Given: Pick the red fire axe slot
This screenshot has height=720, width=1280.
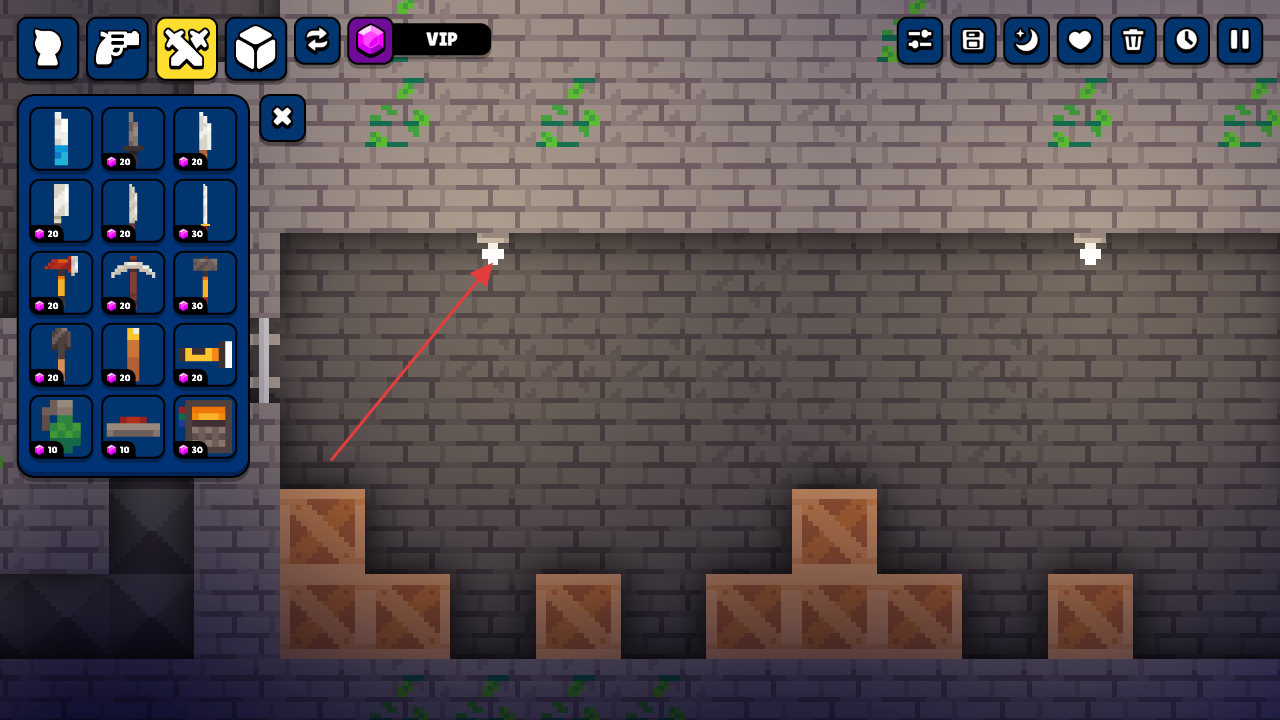Looking at the screenshot, I should pyautogui.click(x=61, y=283).
